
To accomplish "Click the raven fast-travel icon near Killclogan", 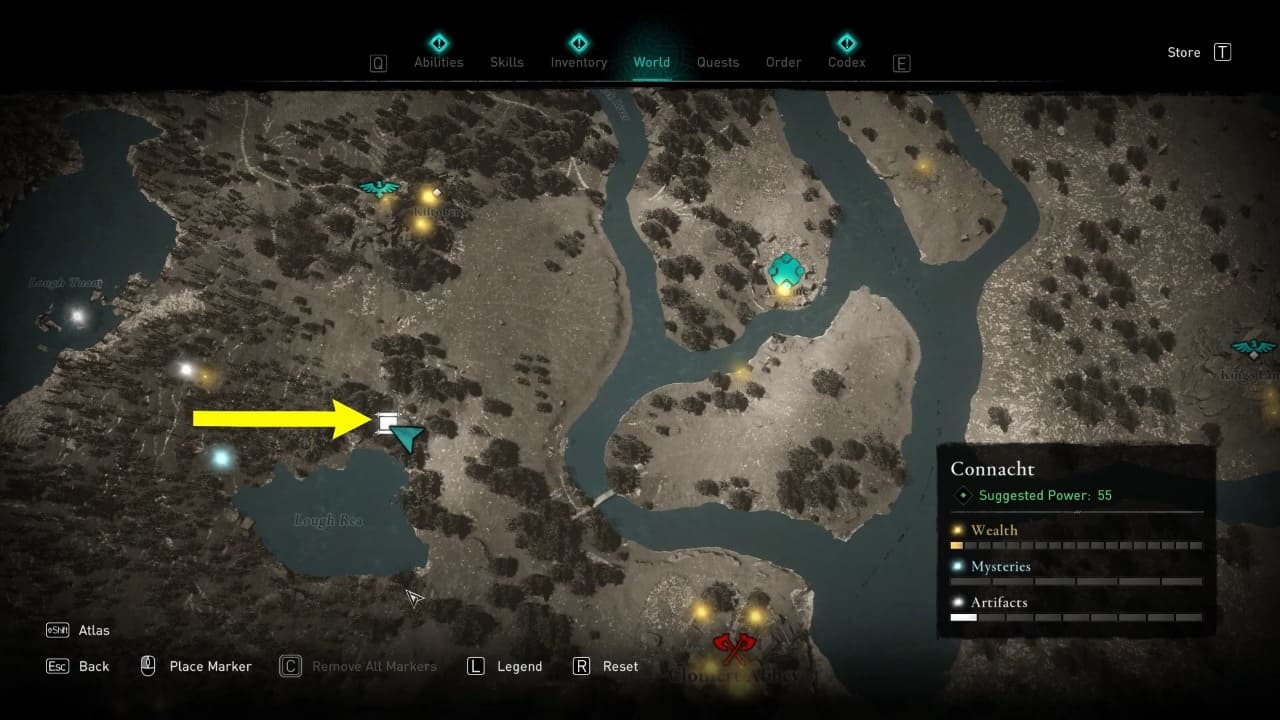I will [378, 187].
